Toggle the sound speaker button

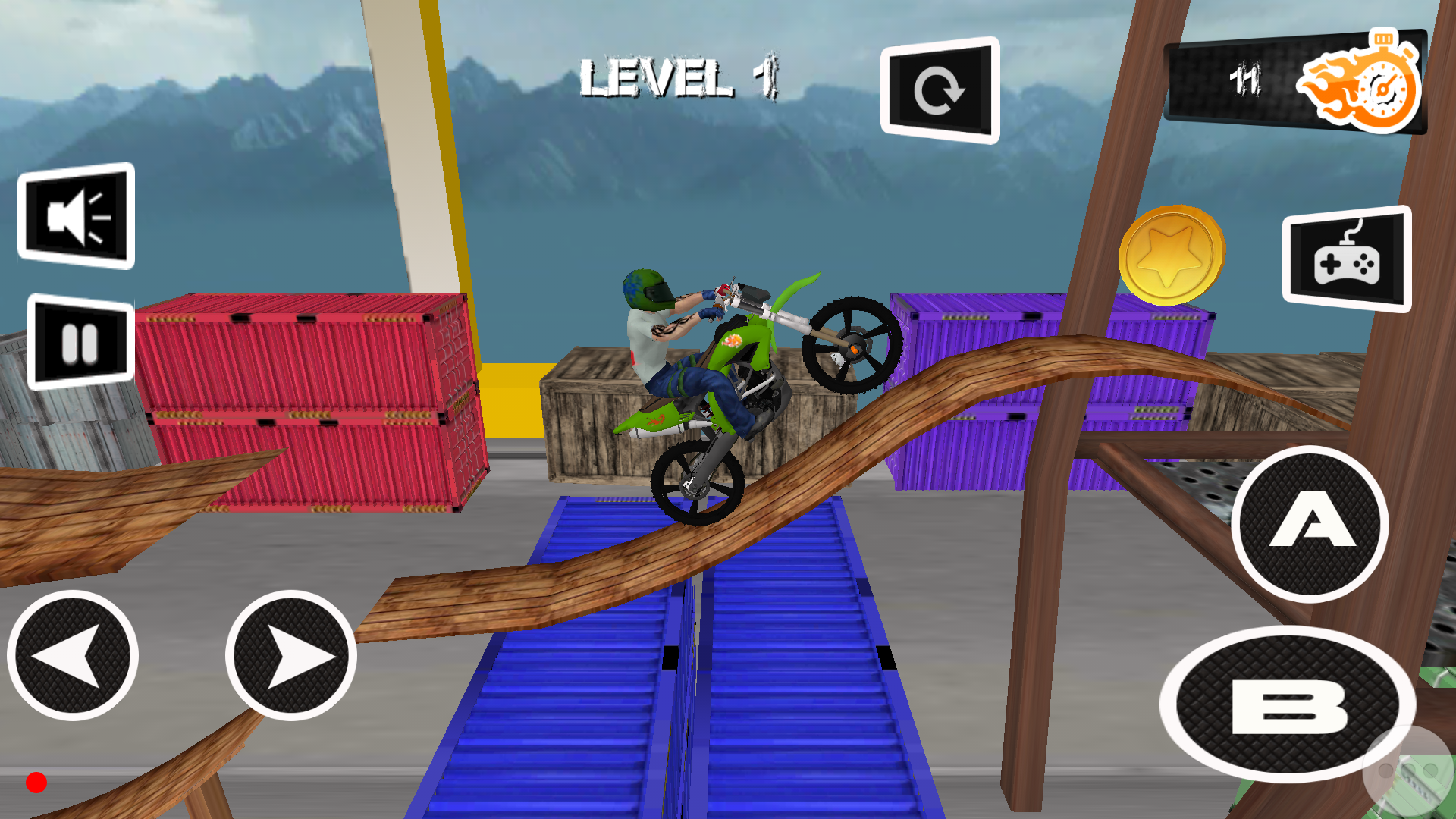point(77,216)
